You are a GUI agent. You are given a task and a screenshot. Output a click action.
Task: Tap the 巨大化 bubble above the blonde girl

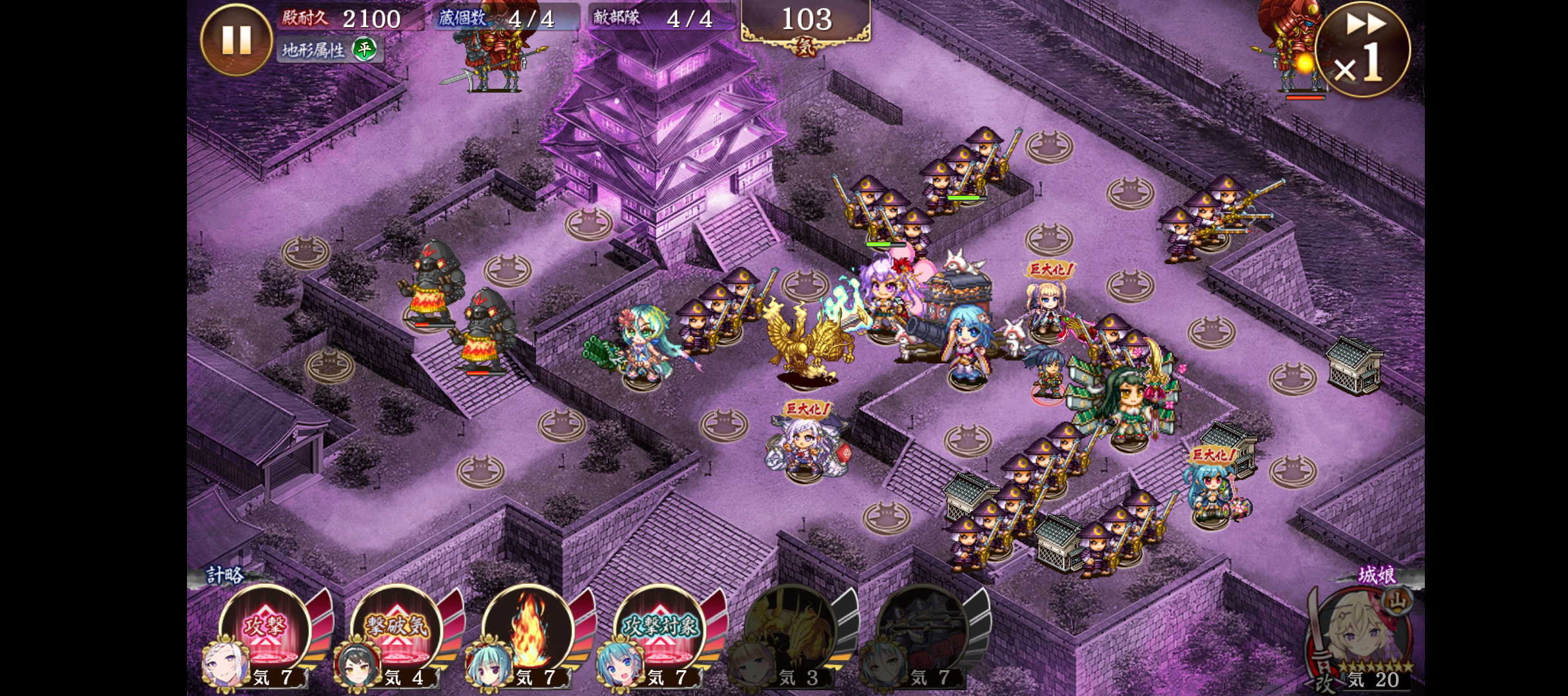(1050, 269)
